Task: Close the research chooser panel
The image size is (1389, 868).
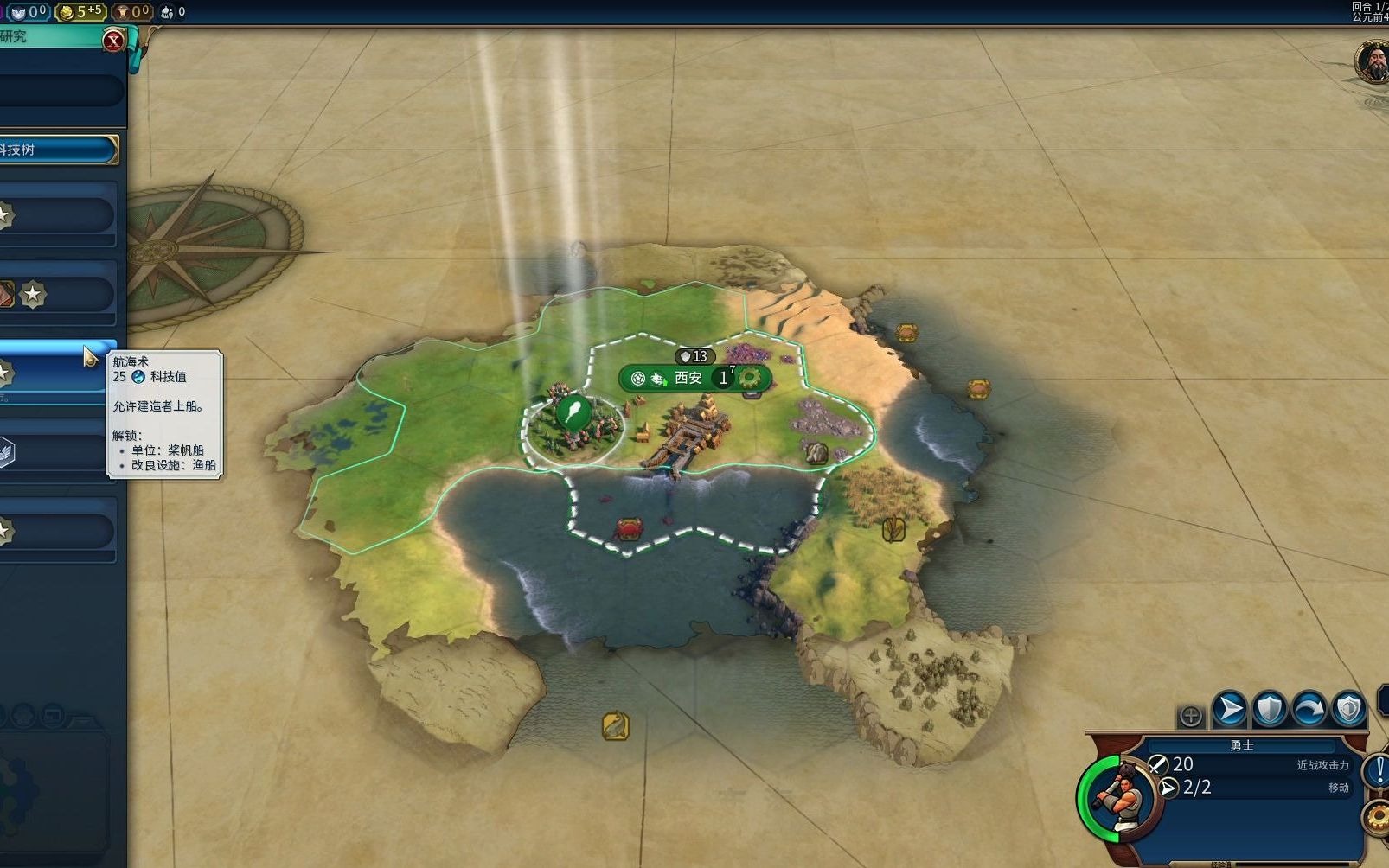Action: [x=113, y=41]
